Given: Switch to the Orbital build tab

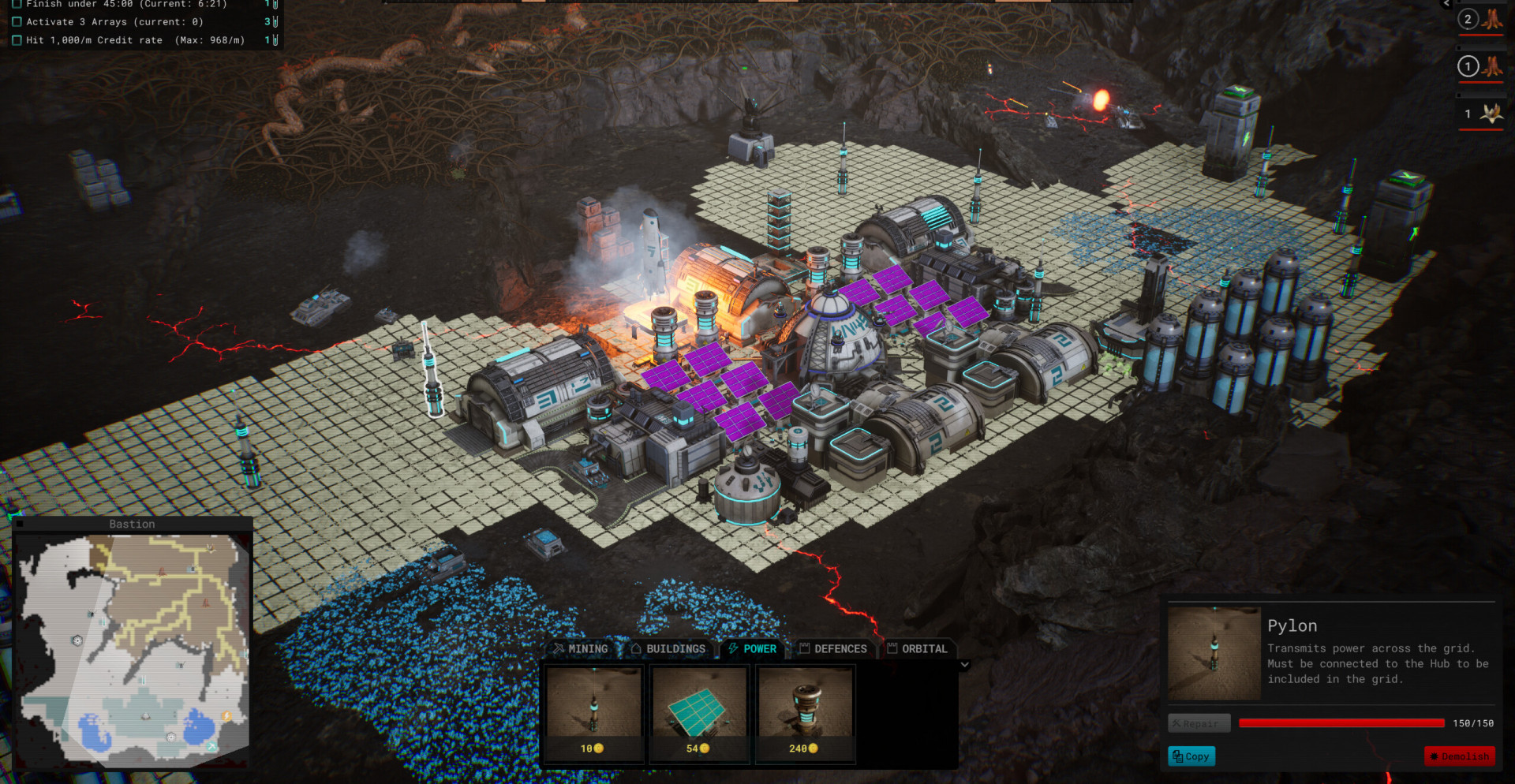Looking at the screenshot, I should click(917, 649).
